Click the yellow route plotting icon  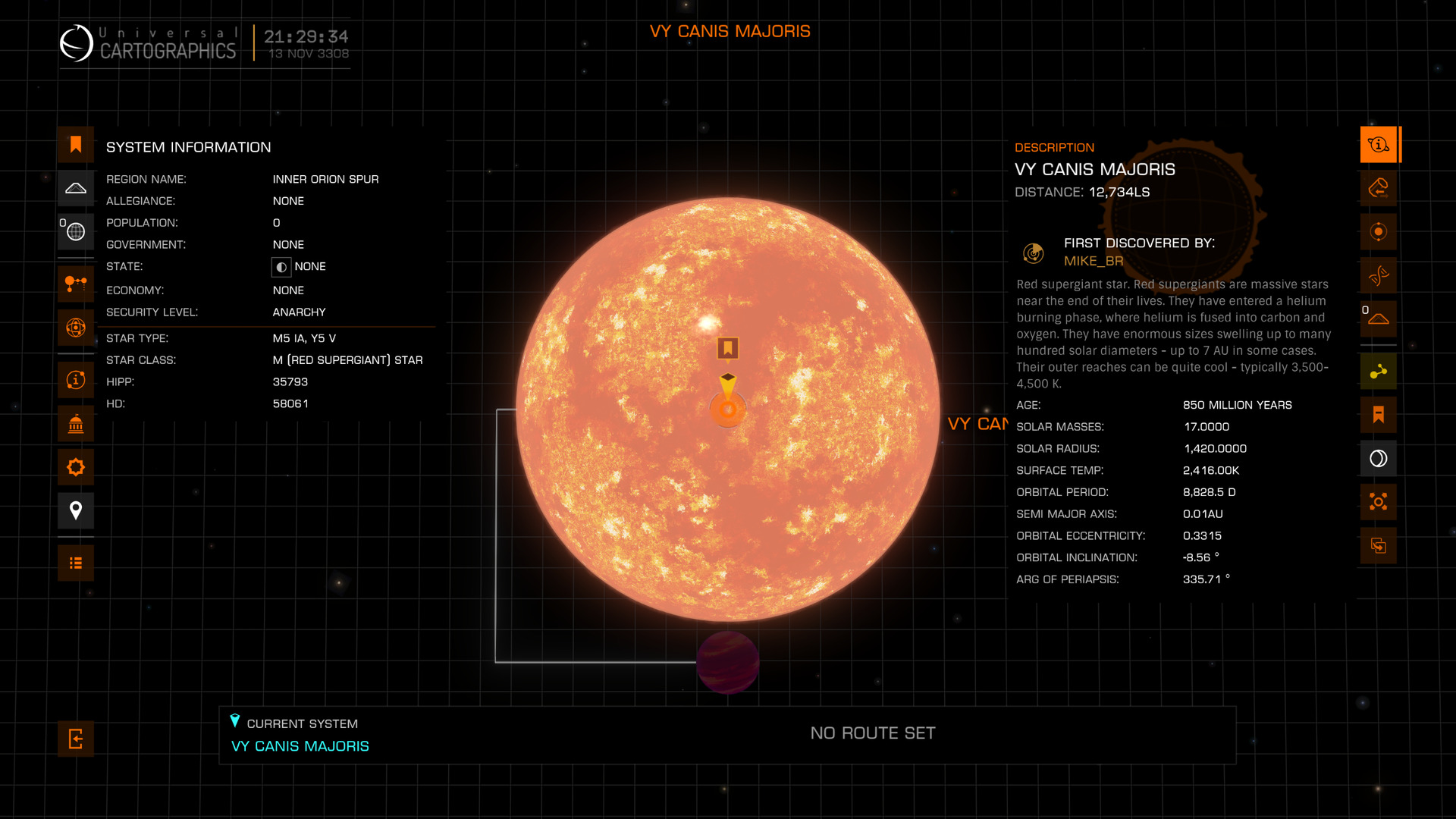pyautogui.click(x=1378, y=372)
